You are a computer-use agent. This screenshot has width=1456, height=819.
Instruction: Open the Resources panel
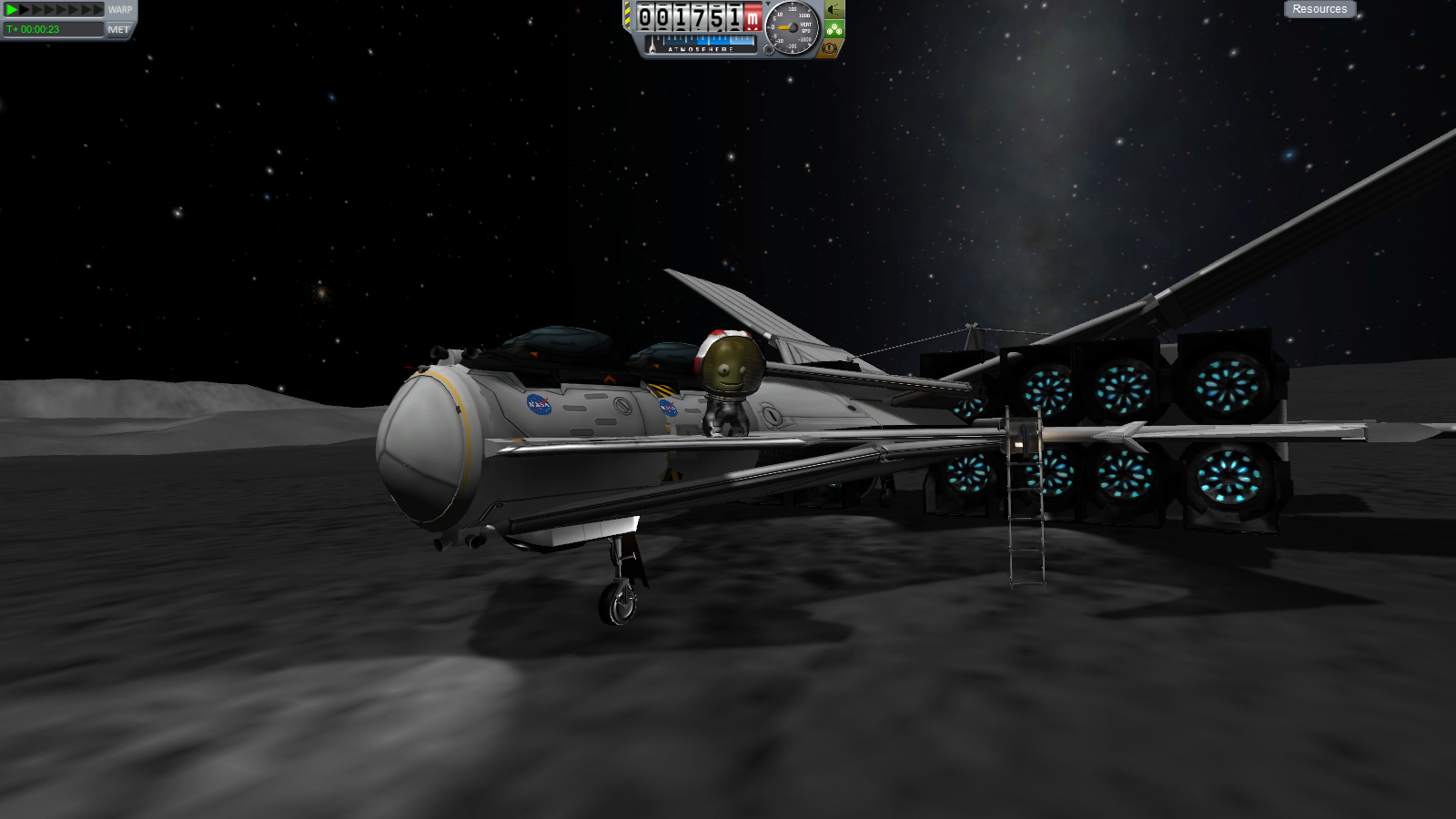point(1319,9)
